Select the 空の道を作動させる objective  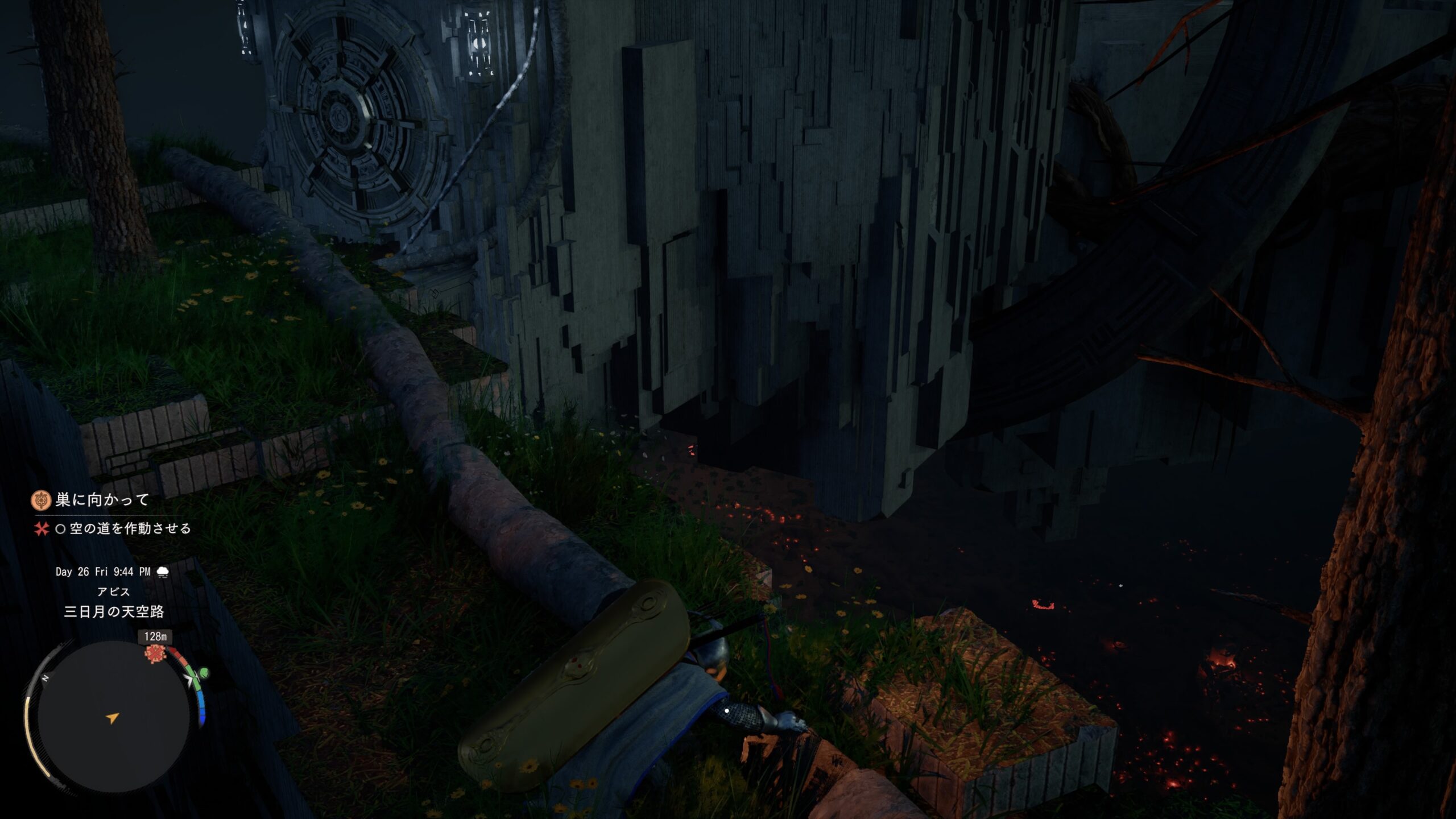tap(130, 529)
